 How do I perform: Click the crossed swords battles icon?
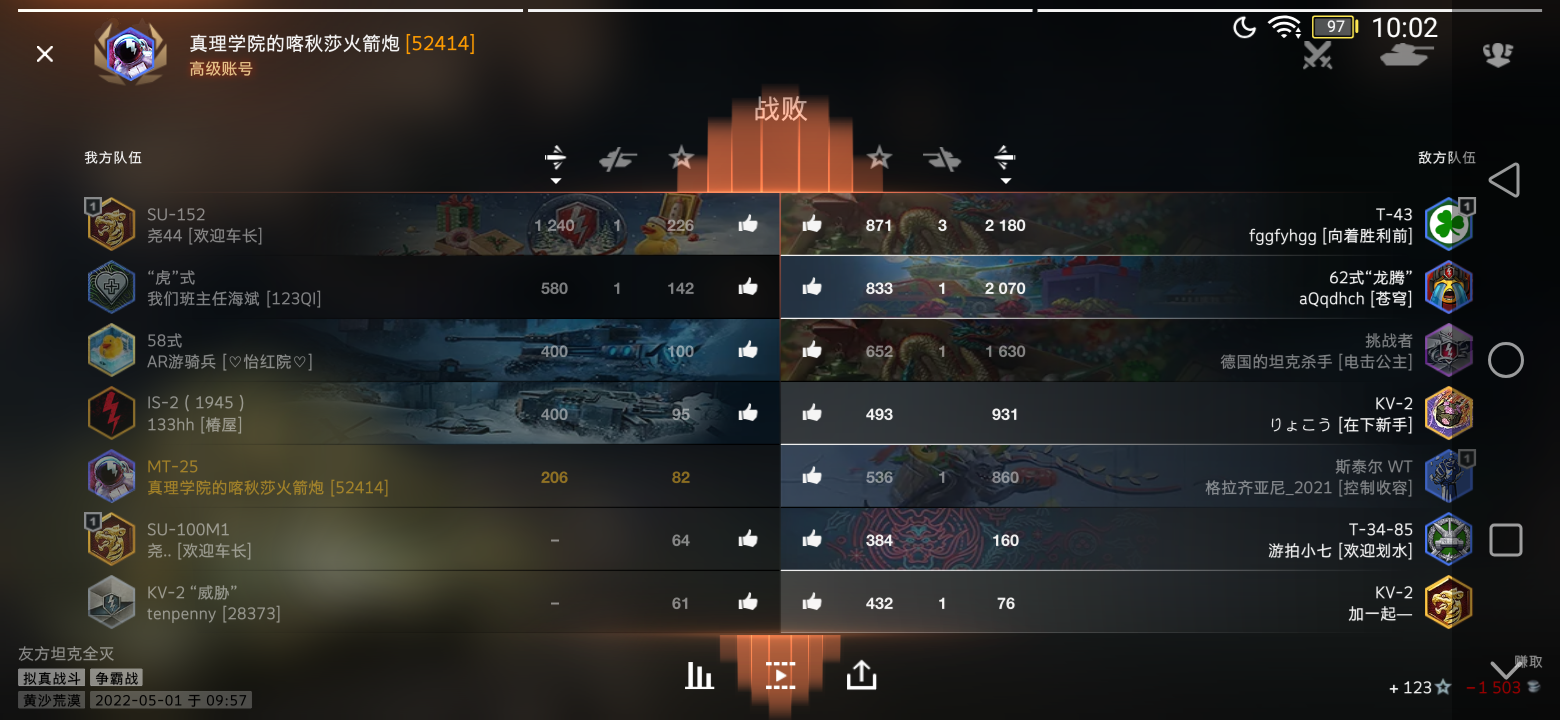tap(1316, 57)
